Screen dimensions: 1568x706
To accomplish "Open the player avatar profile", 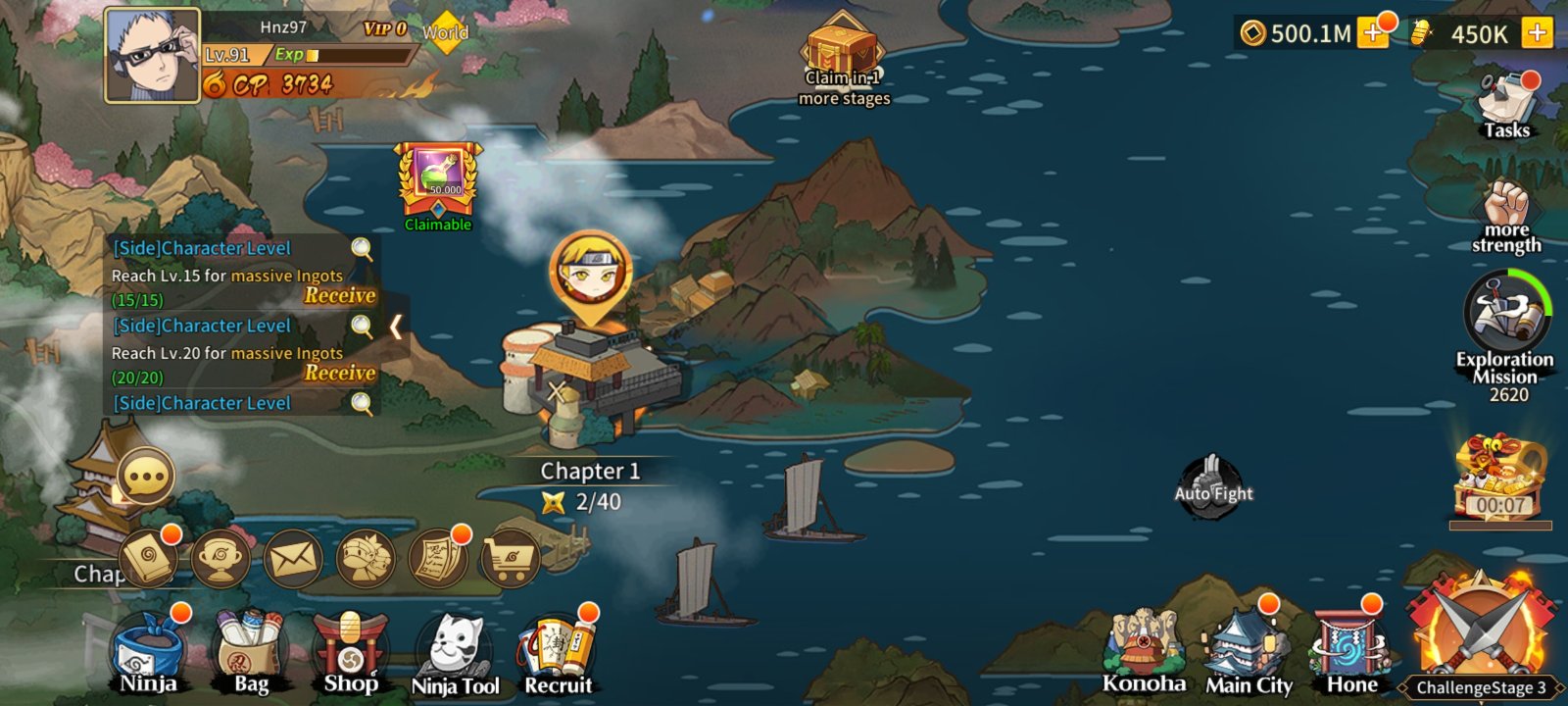I will [x=153, y=55].
